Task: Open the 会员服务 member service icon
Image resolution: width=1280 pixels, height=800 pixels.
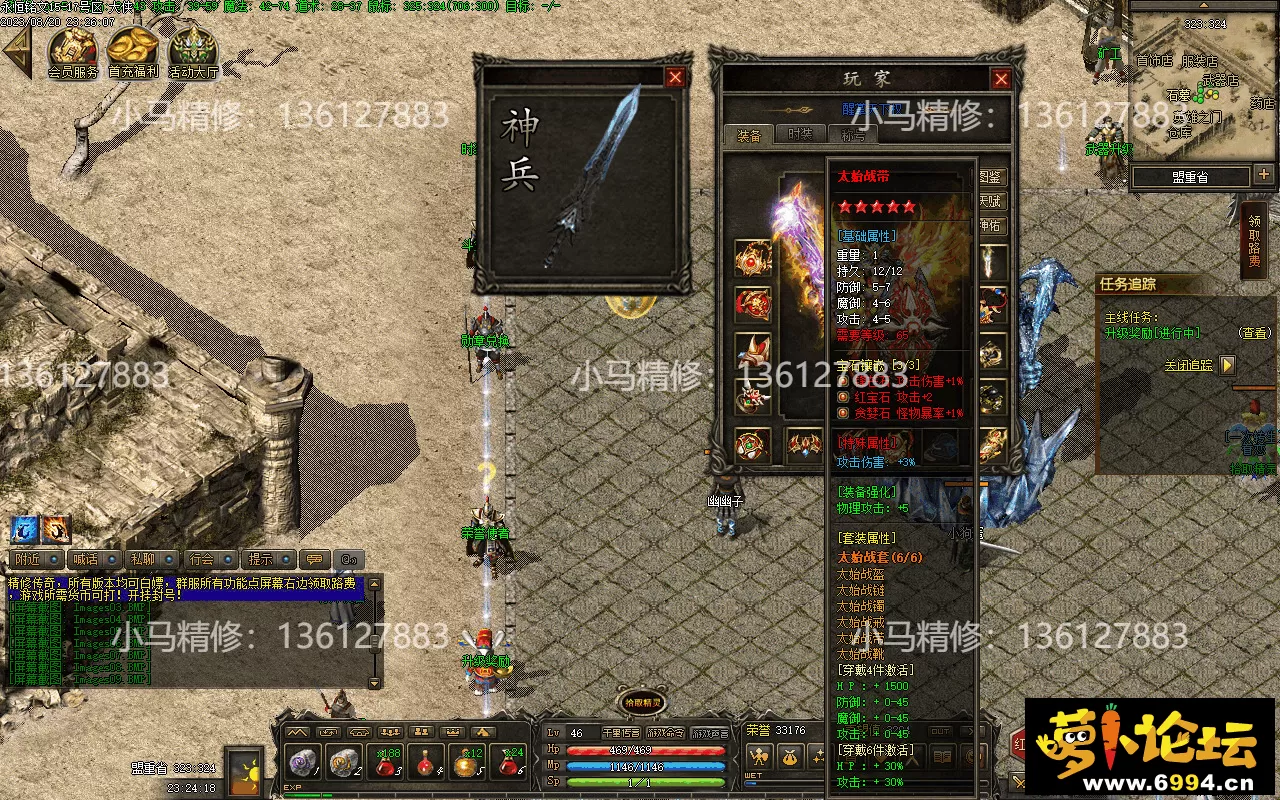Action: point(73,52)
